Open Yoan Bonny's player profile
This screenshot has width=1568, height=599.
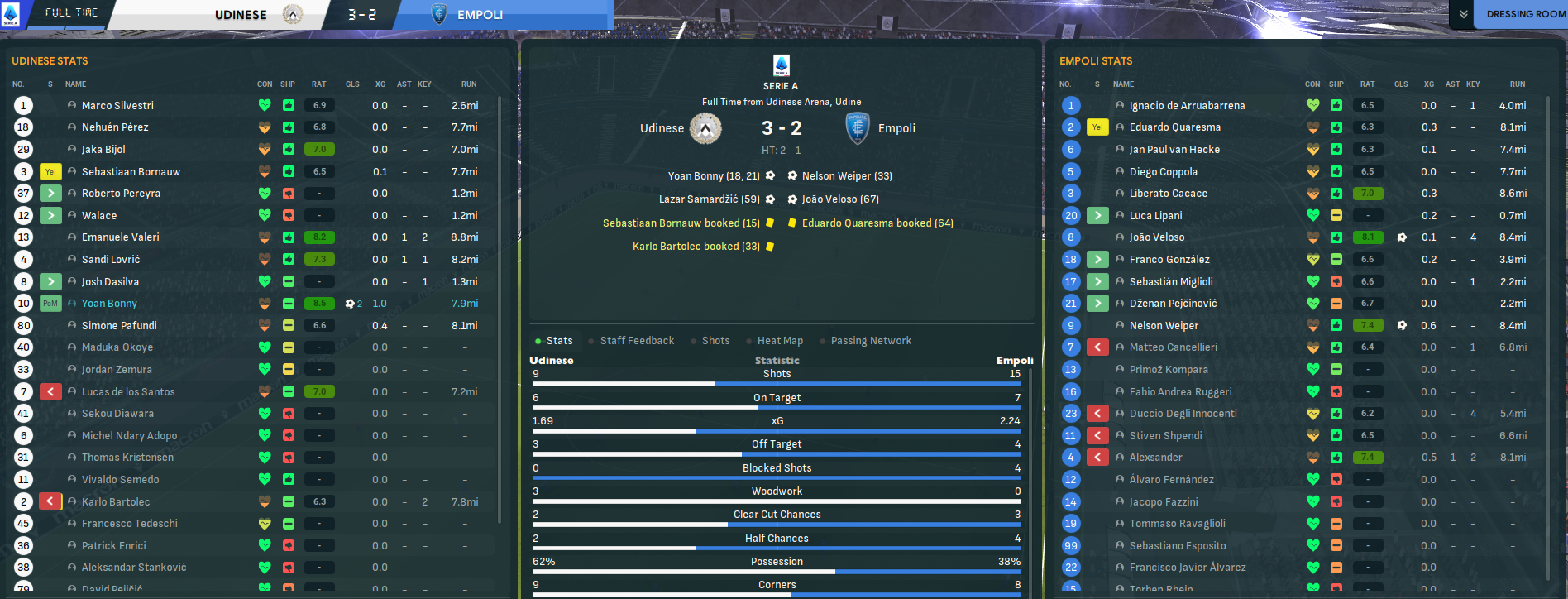point(109,304)
